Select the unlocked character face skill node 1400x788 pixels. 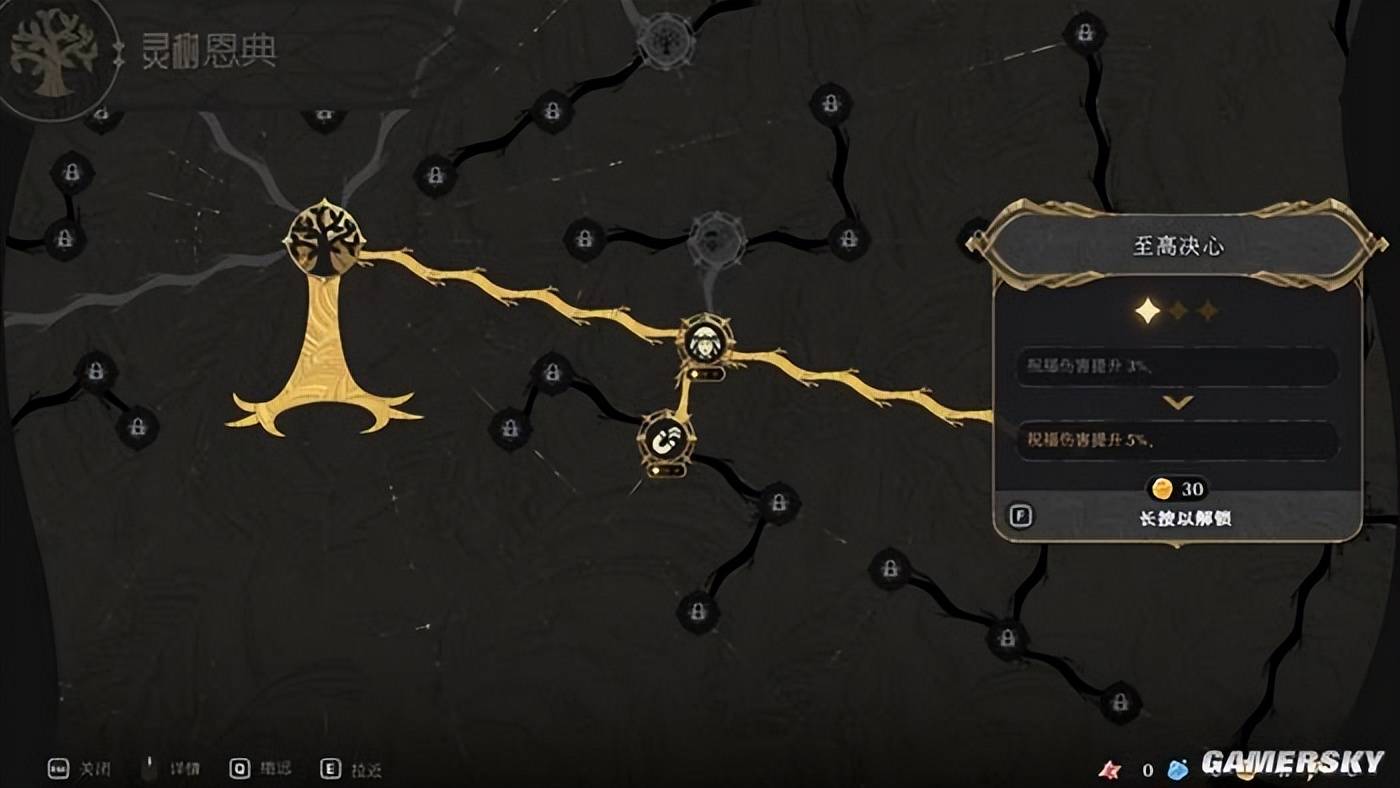[x=706, y=341]
